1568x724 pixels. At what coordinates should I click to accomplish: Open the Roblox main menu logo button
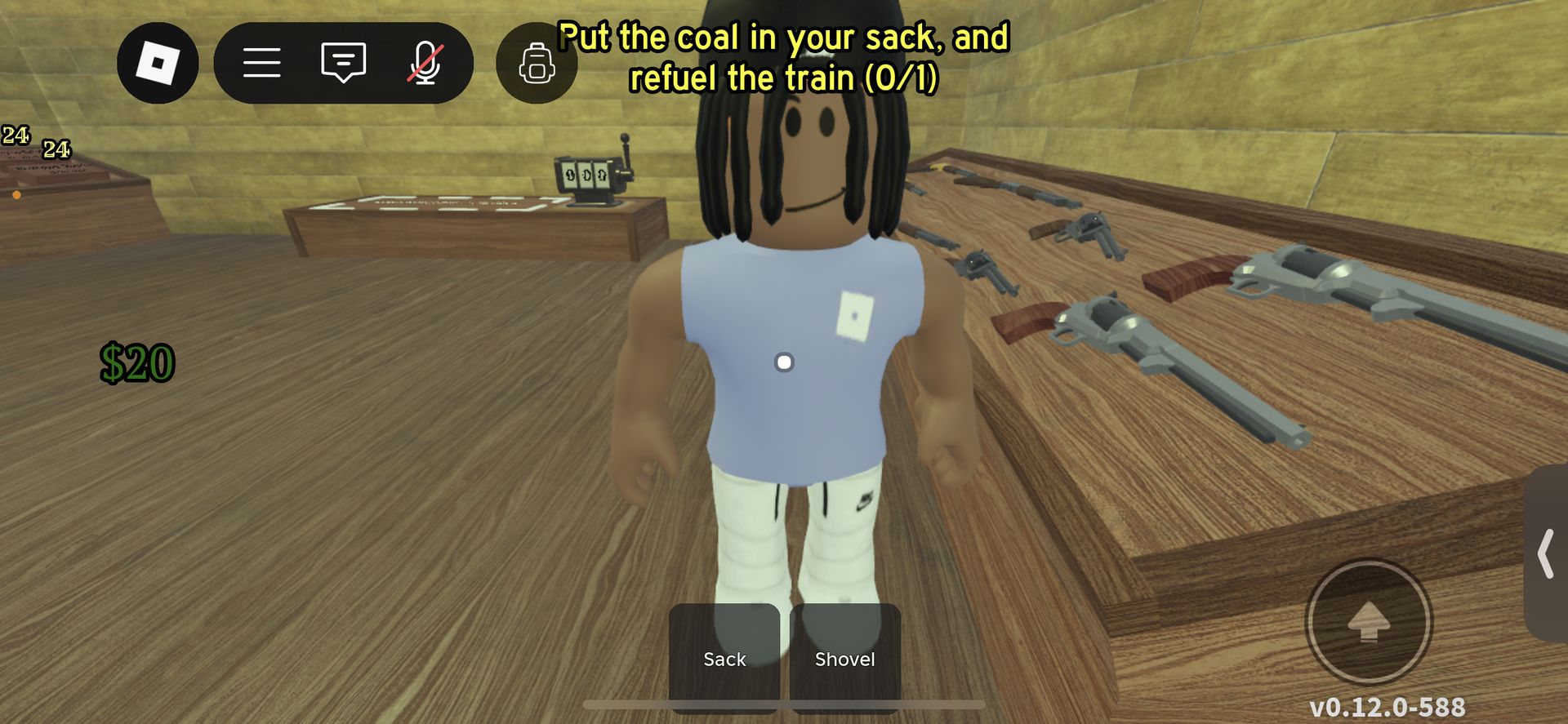pos(158,63)
